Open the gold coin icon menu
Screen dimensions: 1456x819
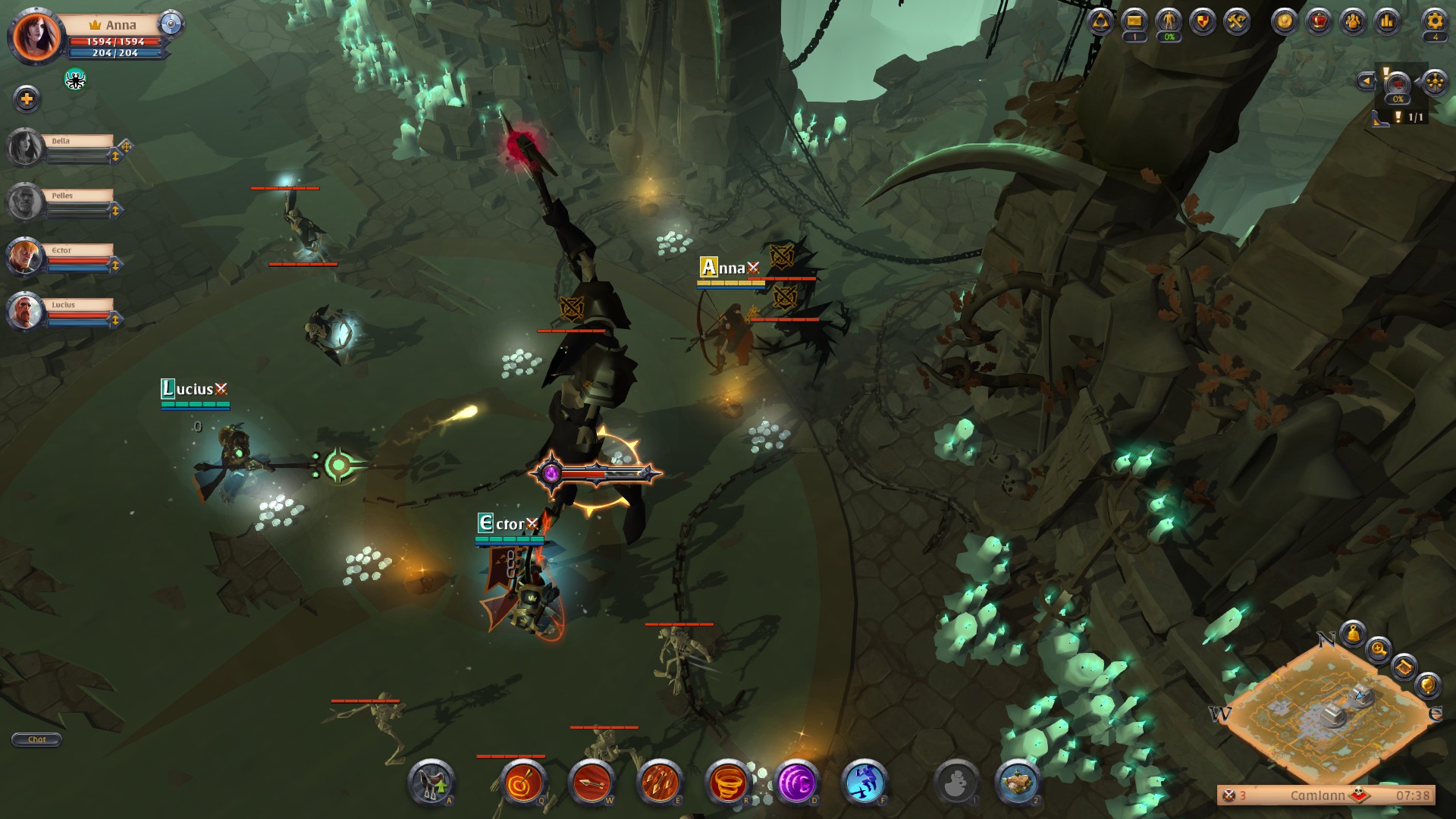click(x=1285, y=21)
